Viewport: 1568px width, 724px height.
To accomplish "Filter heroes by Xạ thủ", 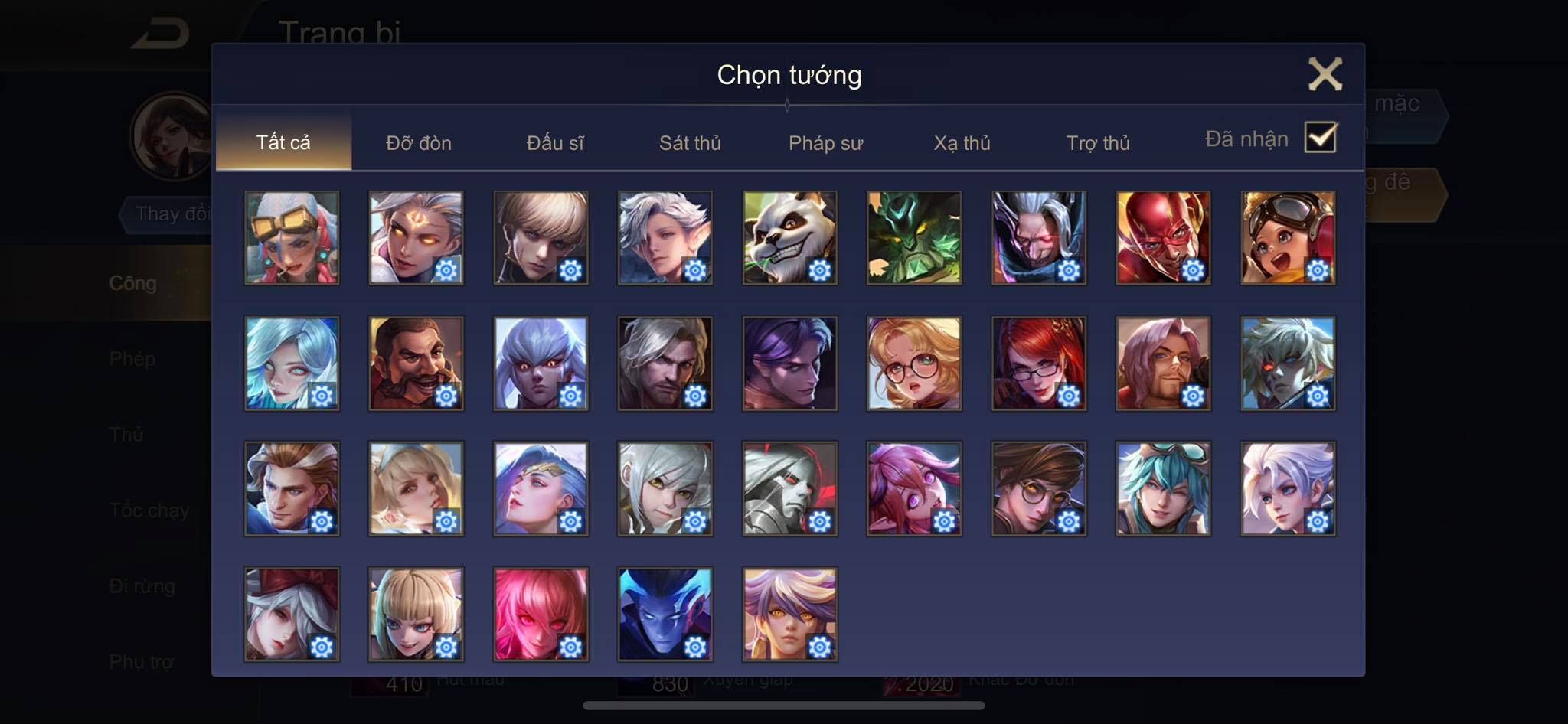I will pos(962,143).
